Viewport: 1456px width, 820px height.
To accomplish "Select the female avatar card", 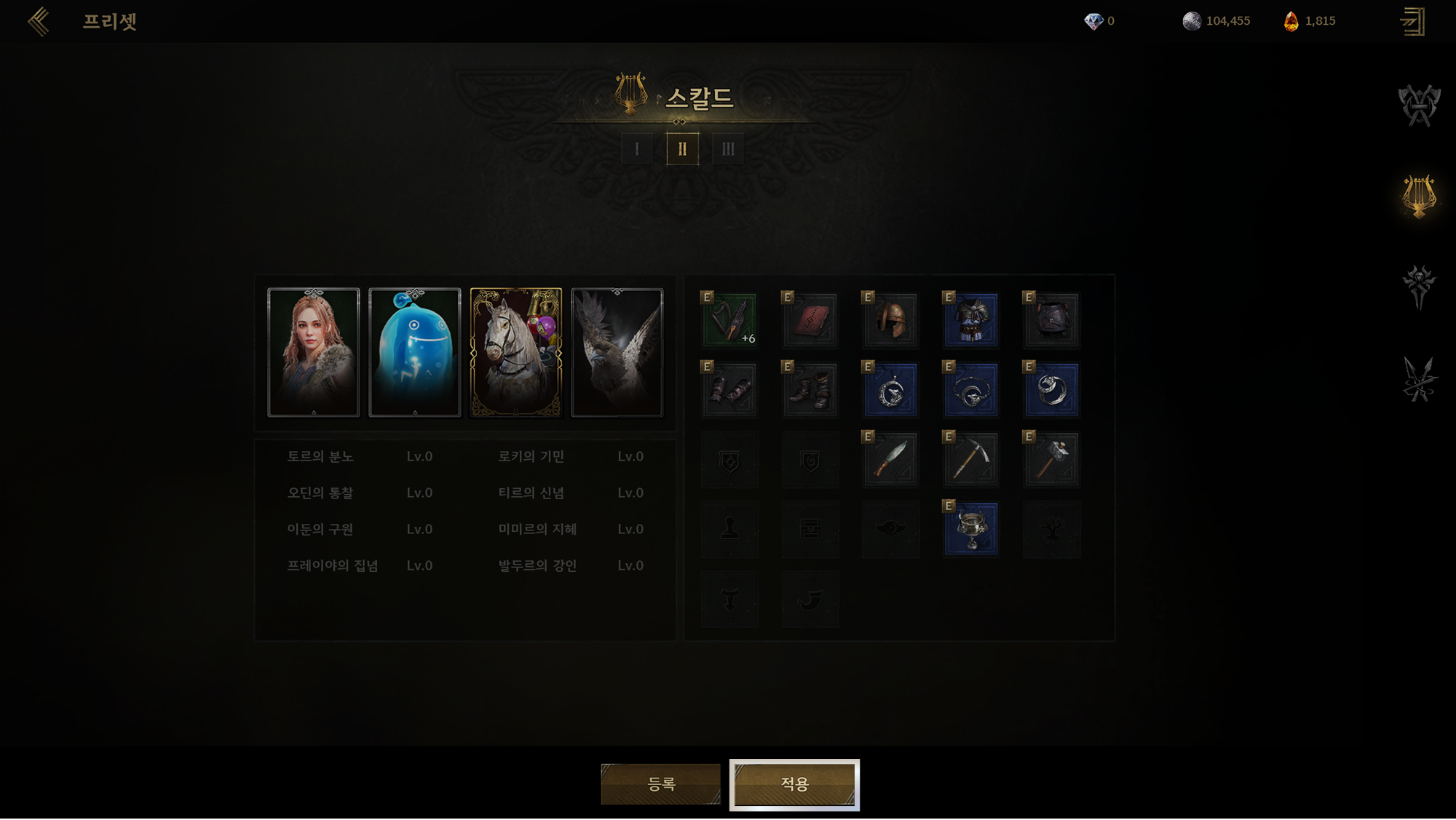I will (x=314, y=352).
